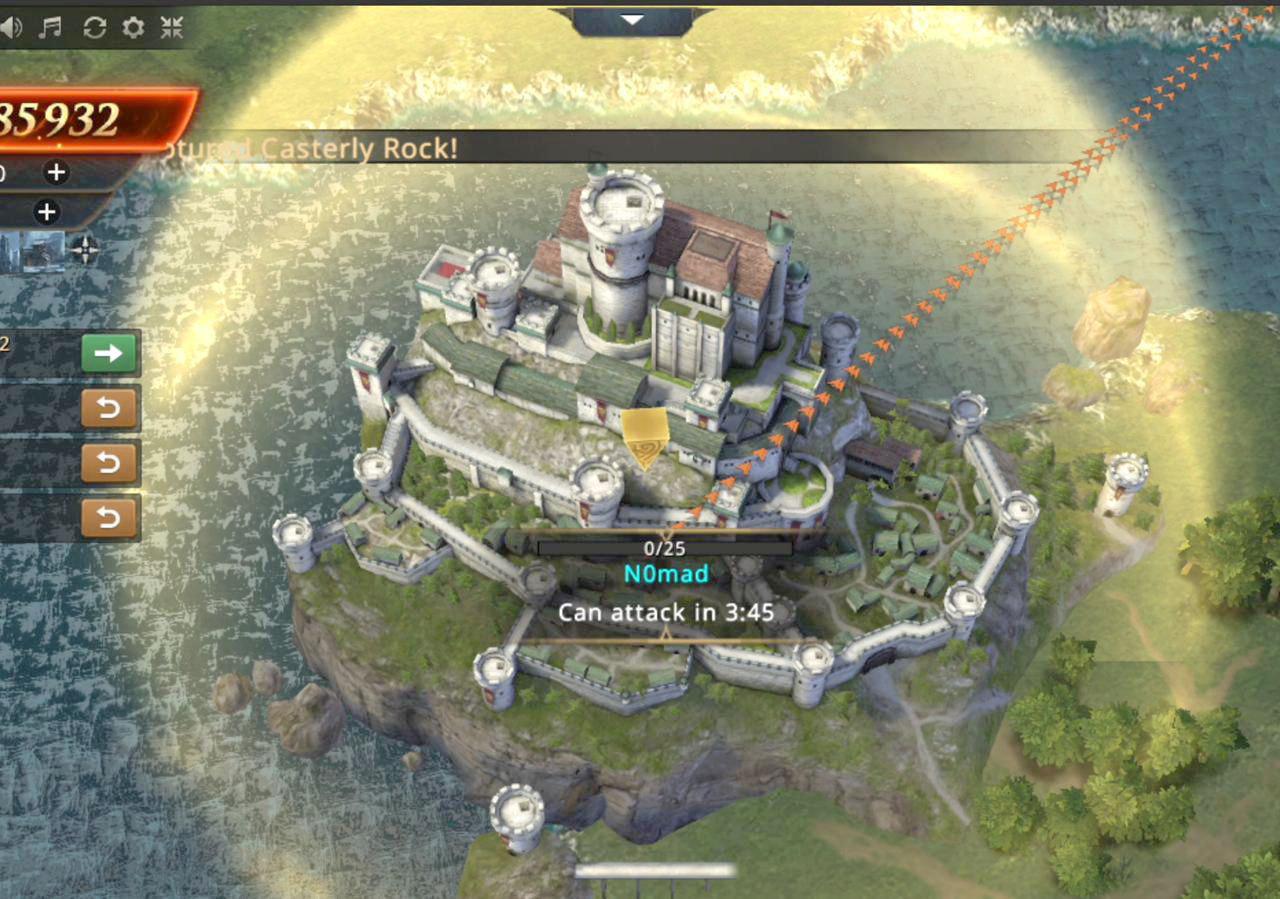The height and width of the screenshot is (899, 1280).
Task: Select the N0mad castle name label
Action: (666, 574)
